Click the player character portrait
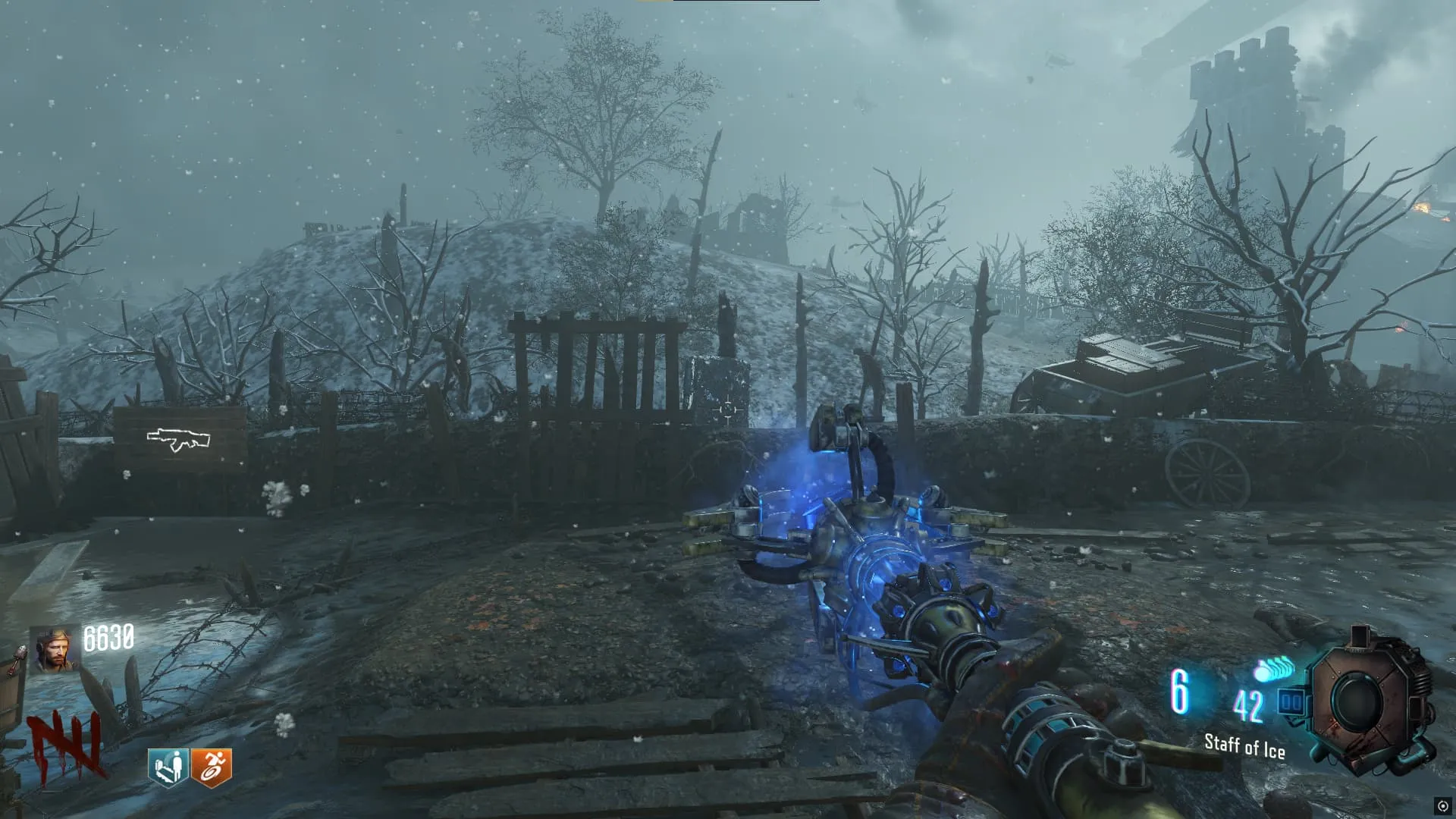This screenshot has width=1456, height=819. click(x=55, y=651)
